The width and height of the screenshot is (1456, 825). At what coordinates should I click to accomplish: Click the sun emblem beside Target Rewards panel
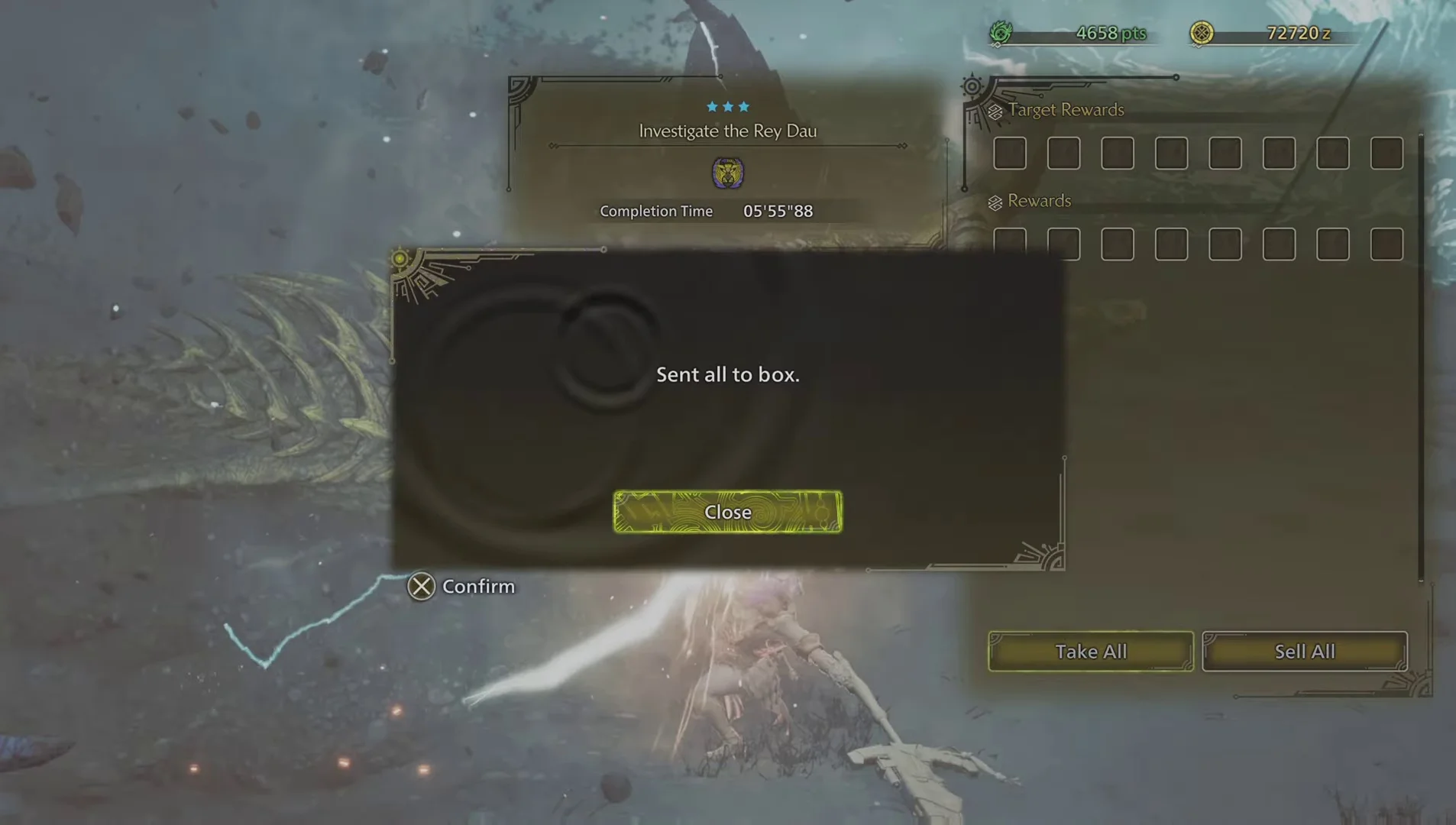972,88
